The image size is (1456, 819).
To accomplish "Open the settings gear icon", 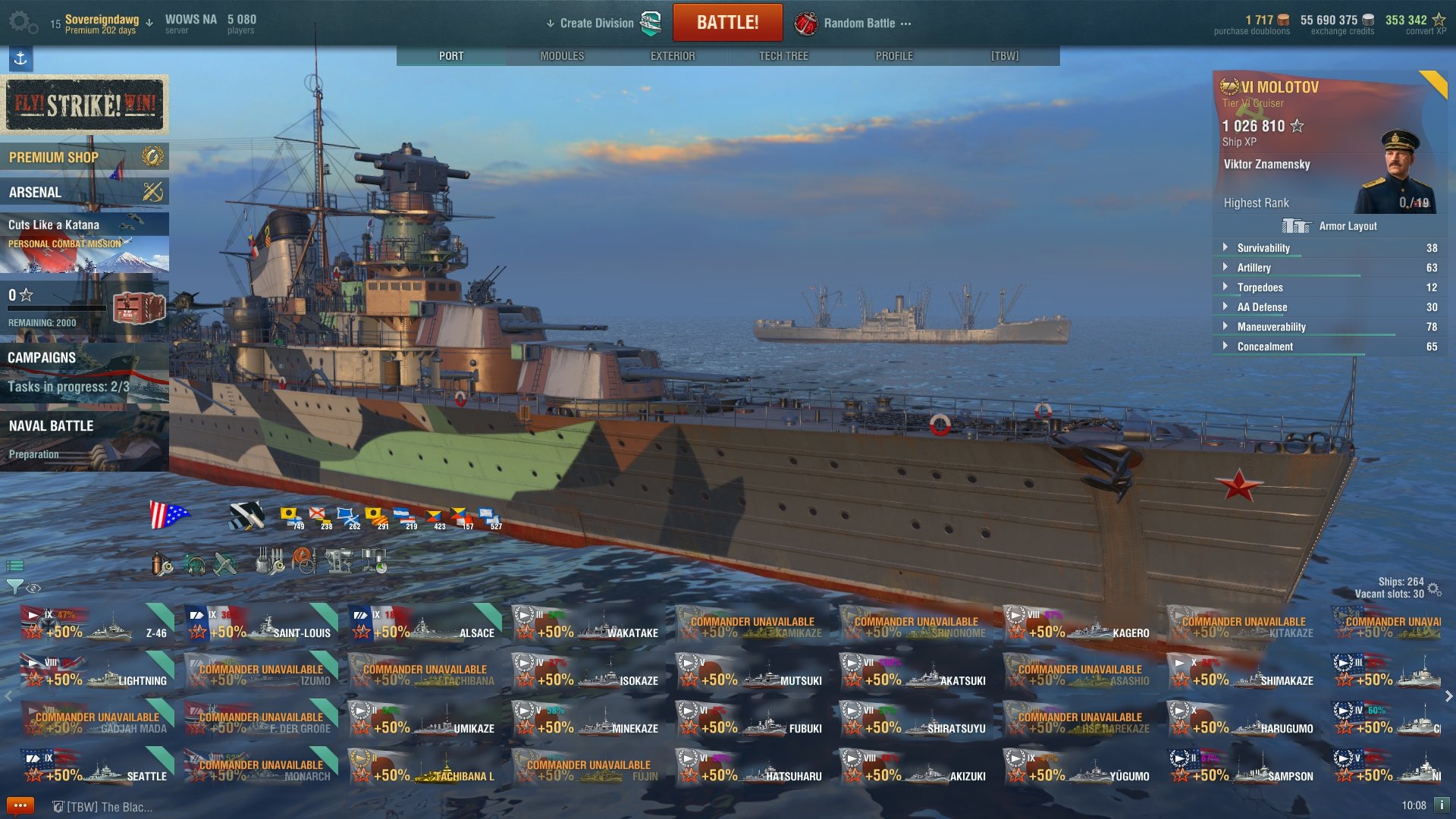I will click(x=21, y=23).
